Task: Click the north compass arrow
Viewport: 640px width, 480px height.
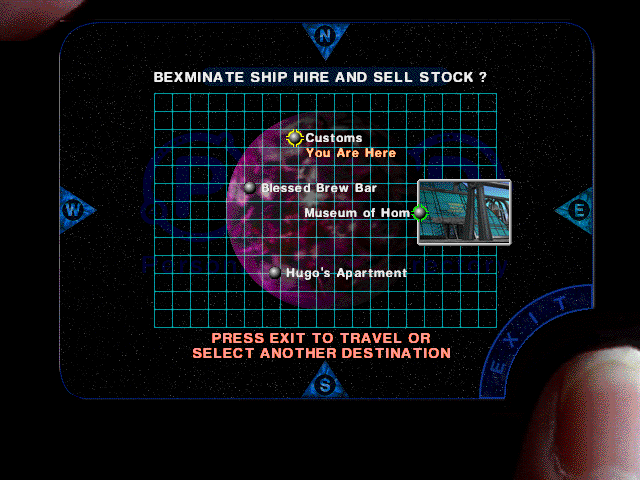Action: tap(325, 36)
